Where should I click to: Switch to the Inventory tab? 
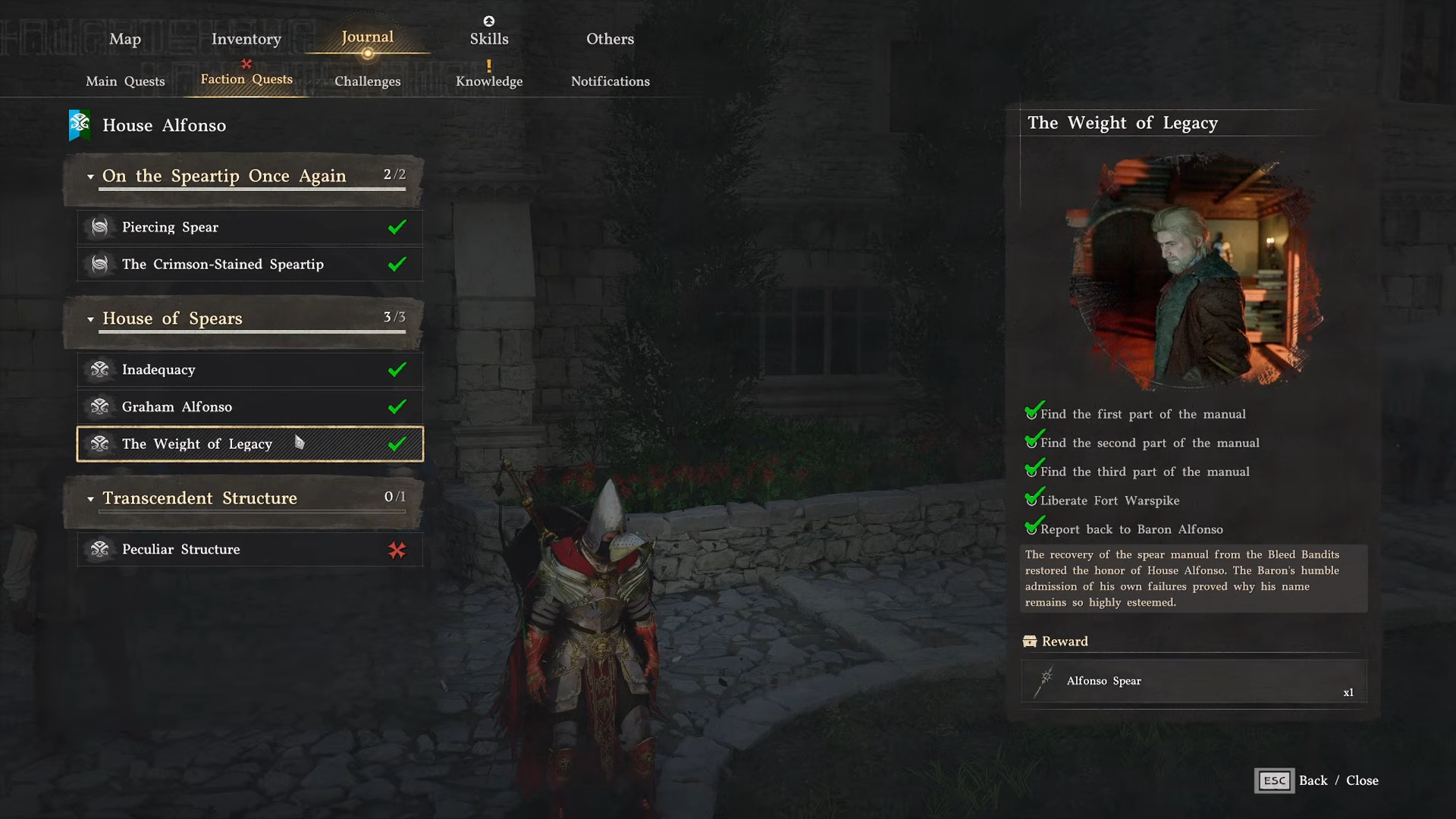246,39
